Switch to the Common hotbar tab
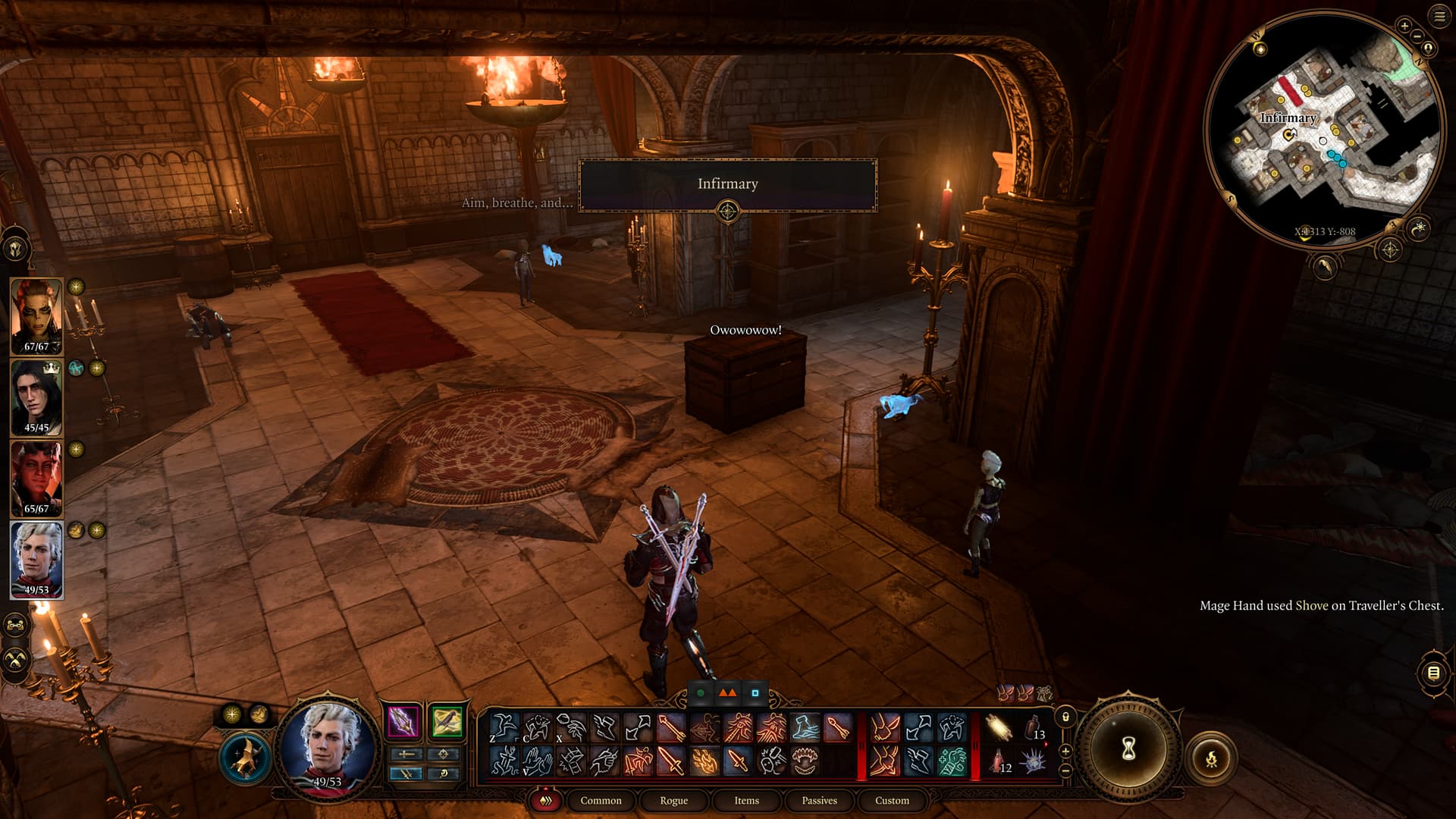1456x819 pixels. 601,801
